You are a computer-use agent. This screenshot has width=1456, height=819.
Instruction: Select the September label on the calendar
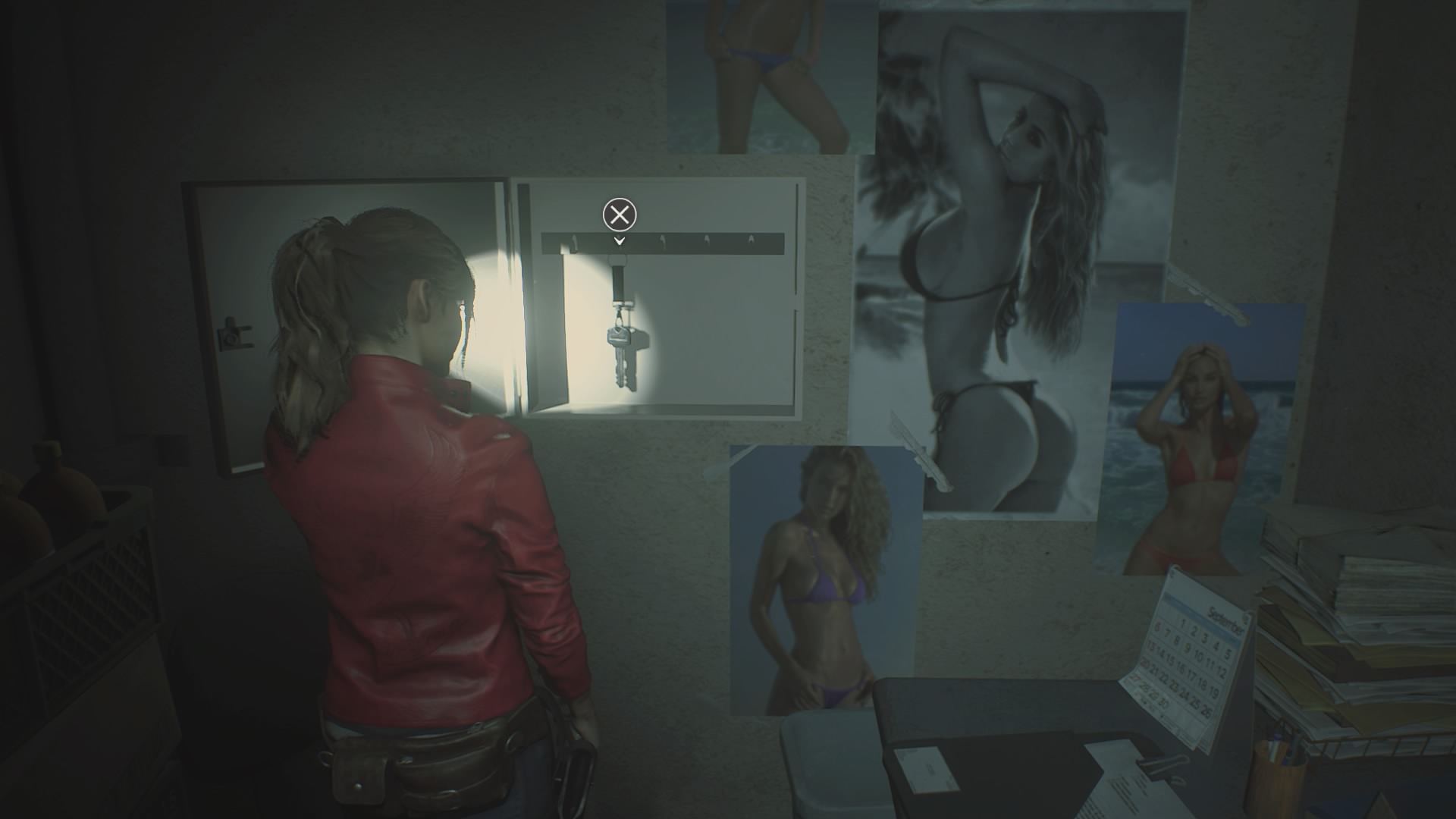click(1224, 620)
